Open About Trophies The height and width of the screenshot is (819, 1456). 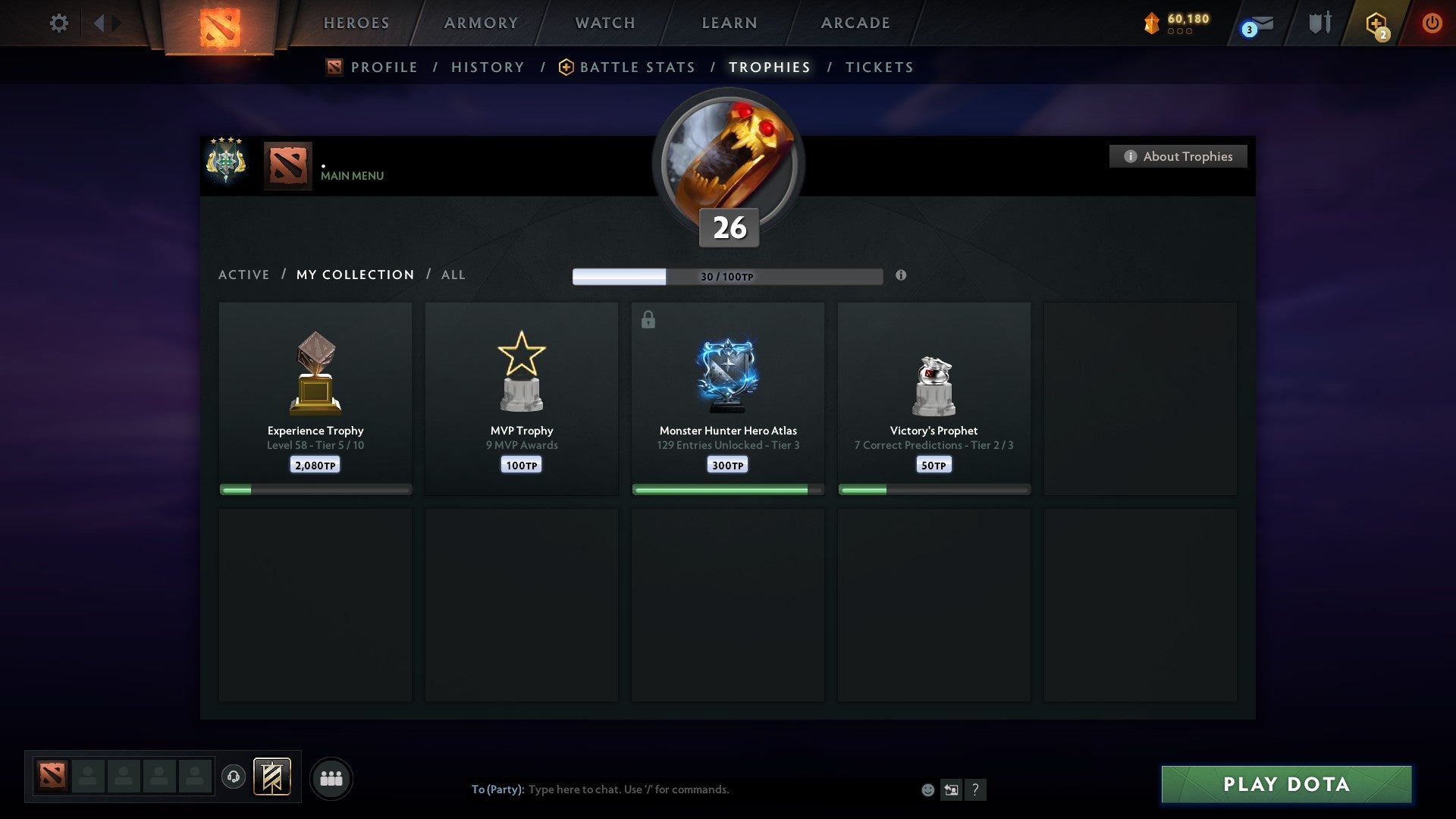coord(1178,156)
